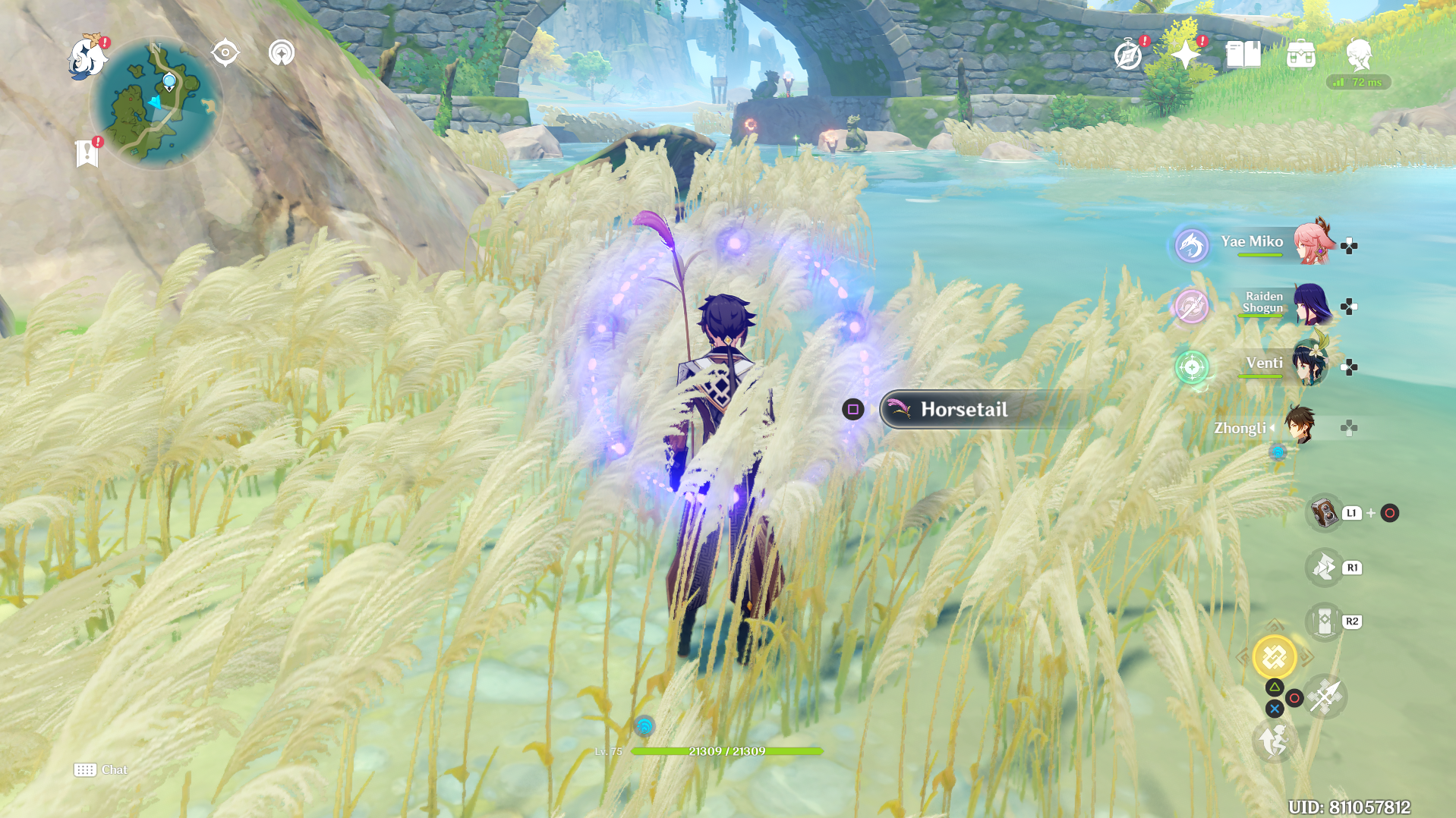Switch to Venti in party
Screen dimensions: 1456x818
[1309, 364]
